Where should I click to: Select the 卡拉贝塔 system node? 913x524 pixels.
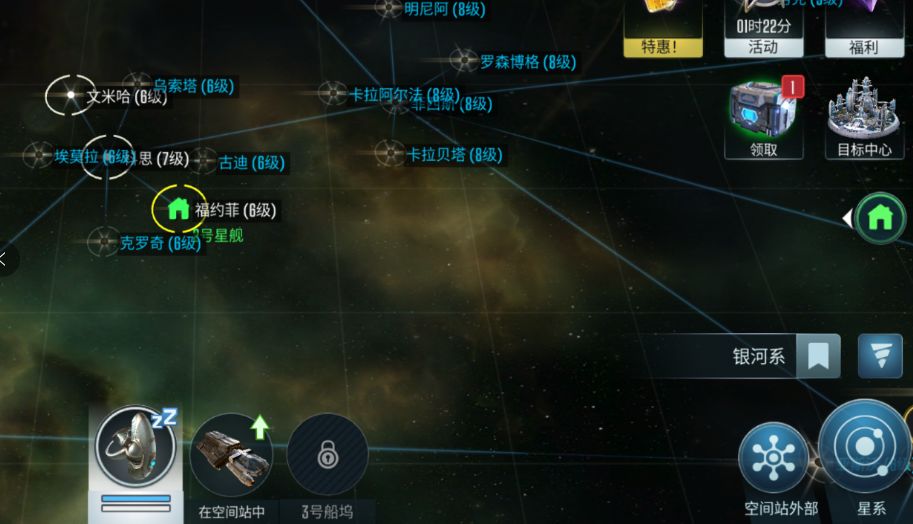click(x=389, y=154)
